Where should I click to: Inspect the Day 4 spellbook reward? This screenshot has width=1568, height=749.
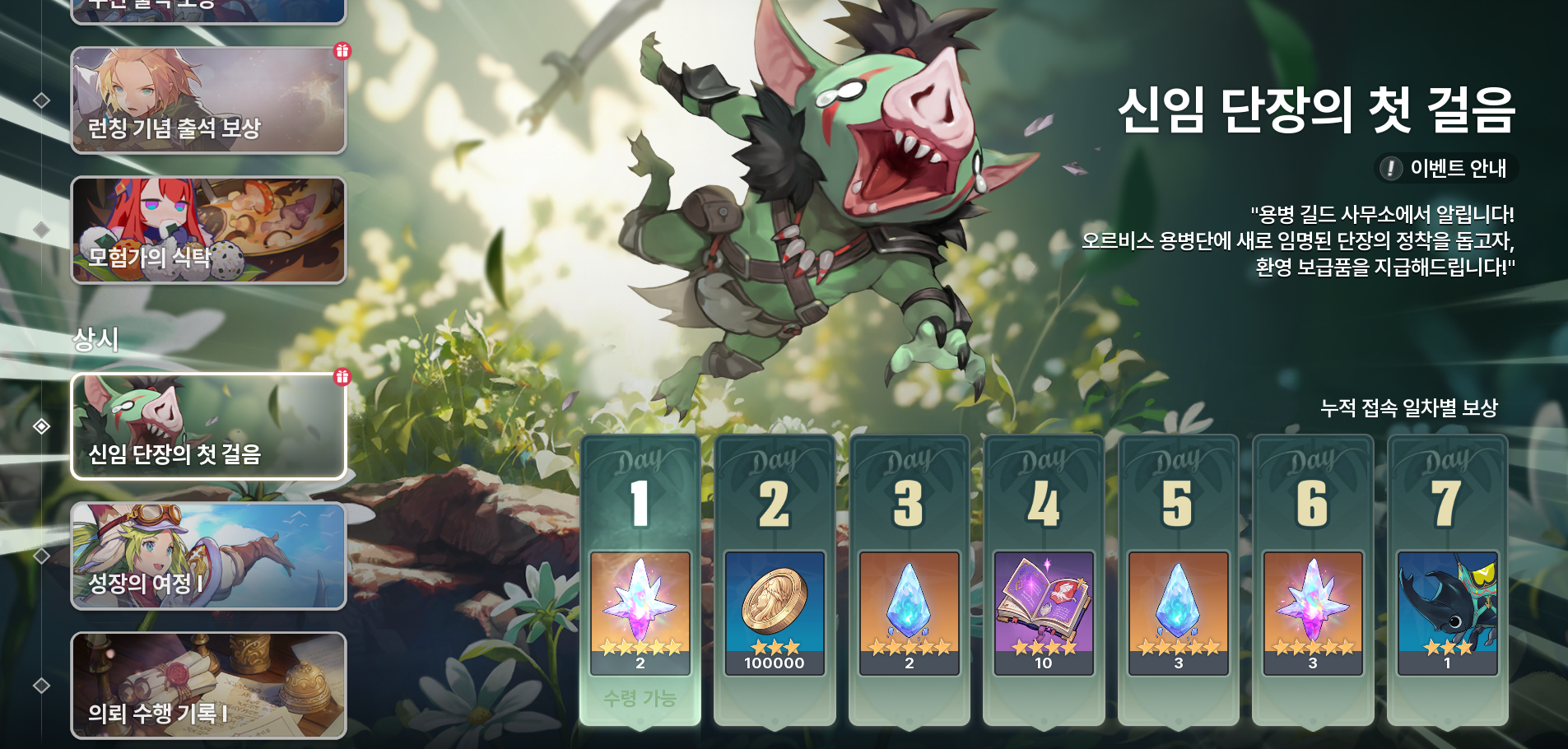click(x=1044, y=613)
